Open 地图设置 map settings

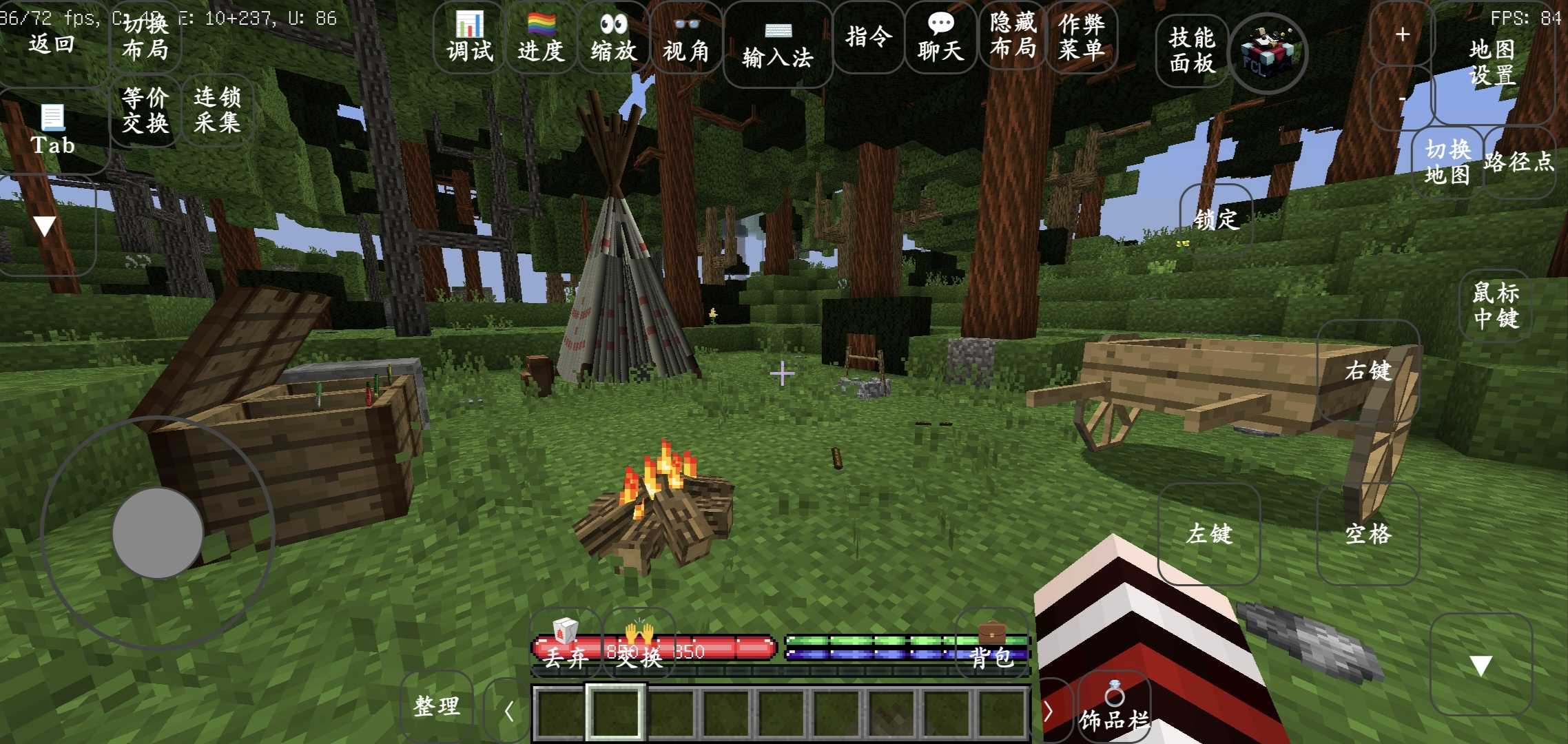(1492, 61)
